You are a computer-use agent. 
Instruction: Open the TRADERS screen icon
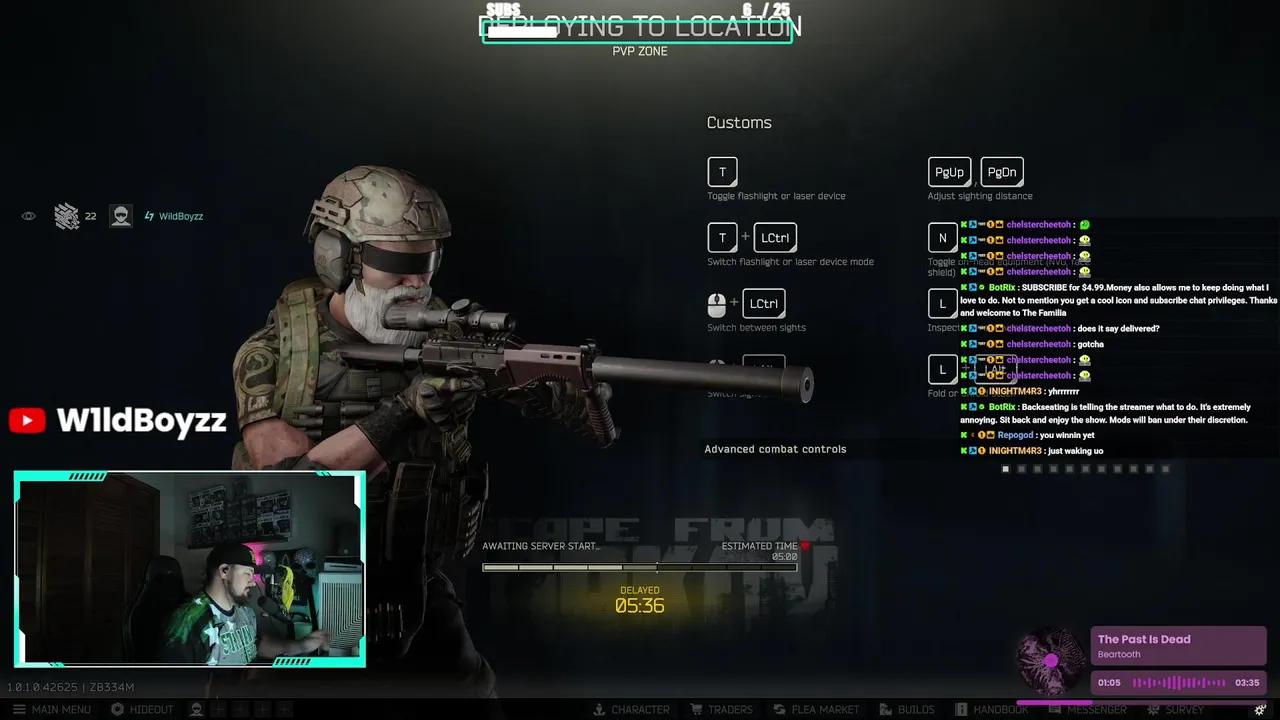click(721, 709)
